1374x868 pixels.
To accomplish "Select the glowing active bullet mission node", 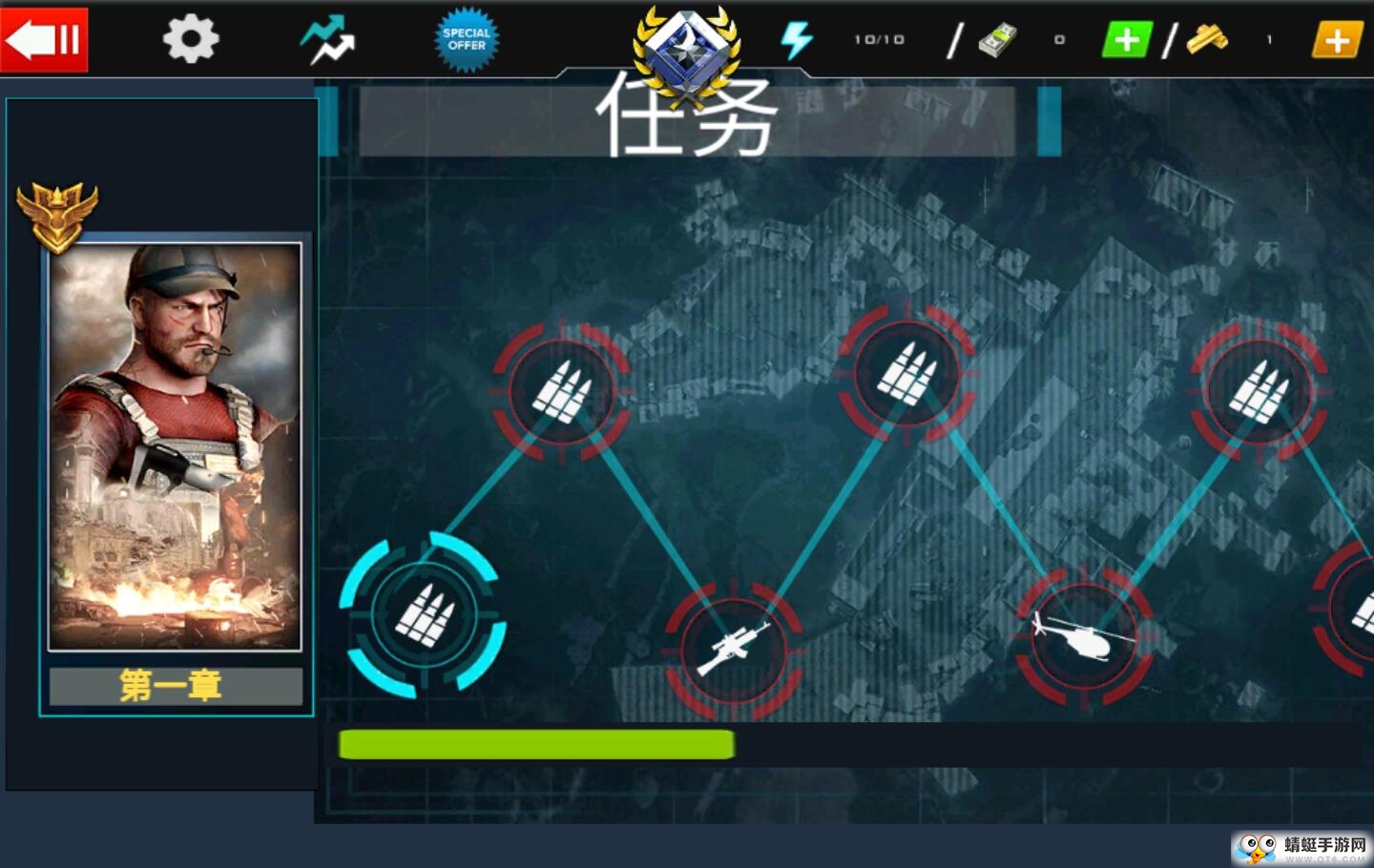I will tap(427, 615).
